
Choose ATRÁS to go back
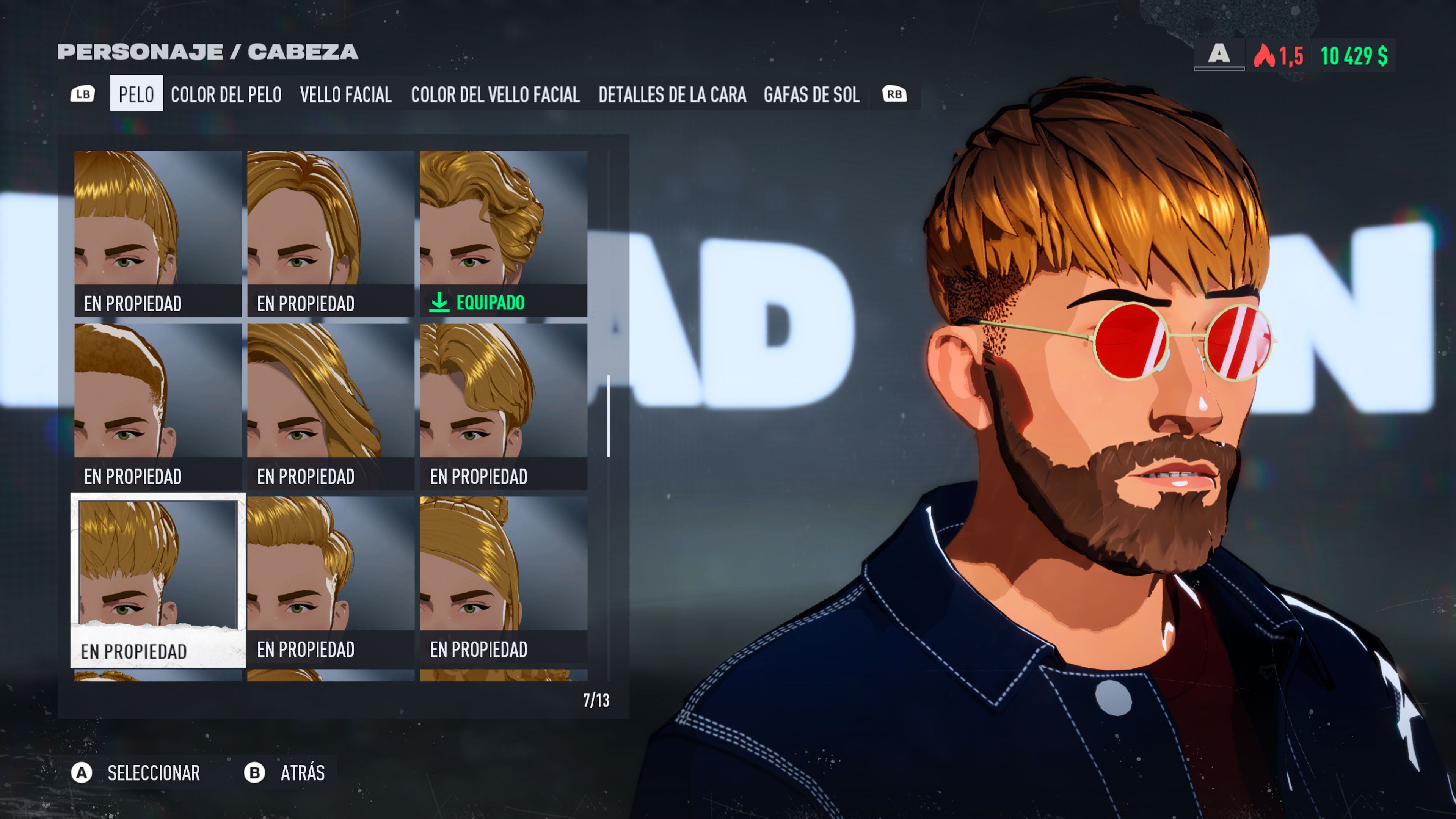(x=303, y=773)
